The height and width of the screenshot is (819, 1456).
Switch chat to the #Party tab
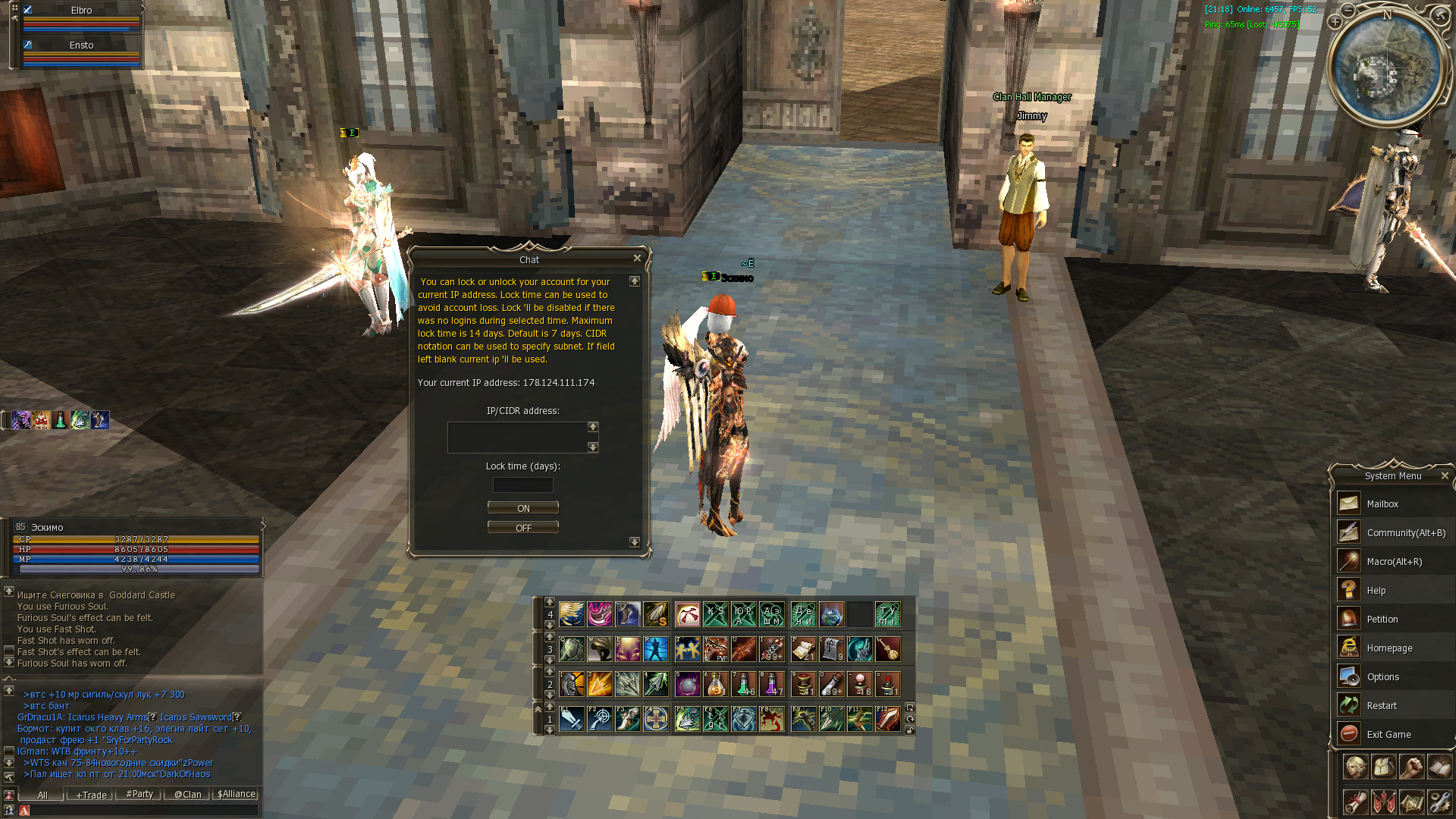[x=140, y=794]
